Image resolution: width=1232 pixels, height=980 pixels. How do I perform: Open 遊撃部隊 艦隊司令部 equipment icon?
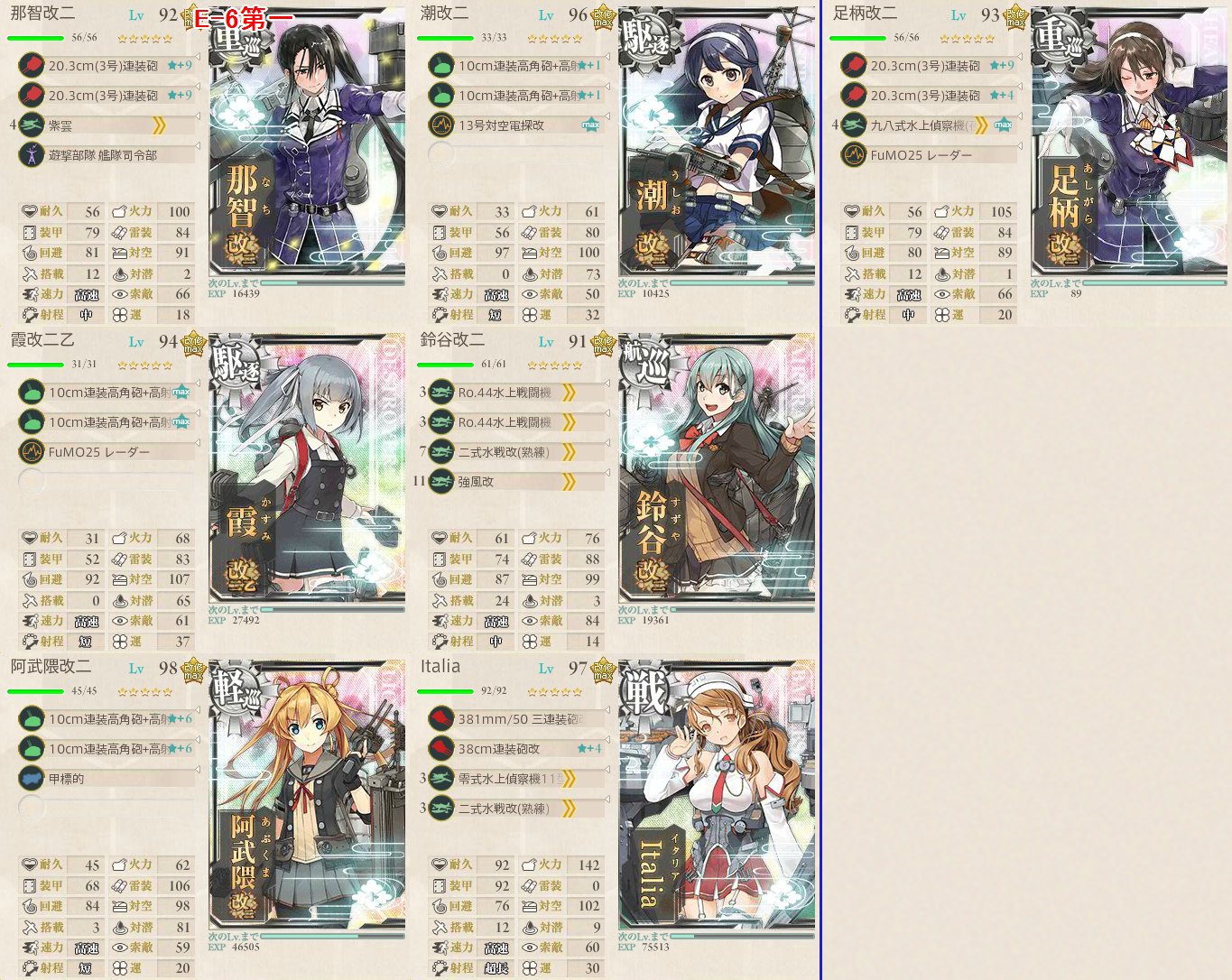(x=33, y=154)
